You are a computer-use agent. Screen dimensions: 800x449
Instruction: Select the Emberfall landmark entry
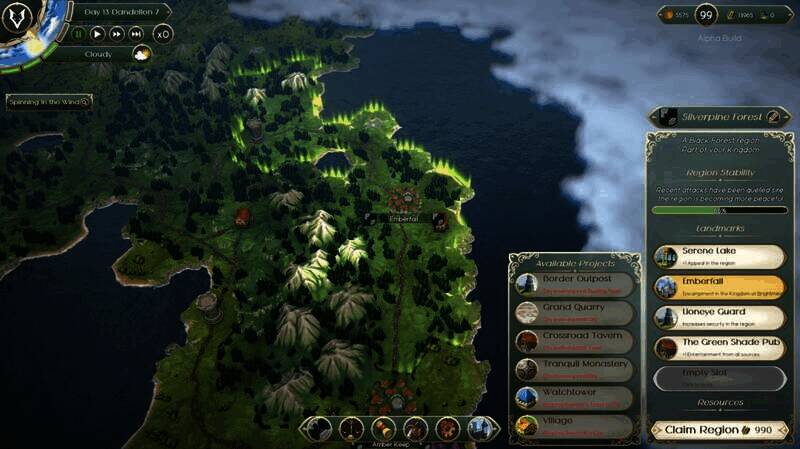click(719, 286)
